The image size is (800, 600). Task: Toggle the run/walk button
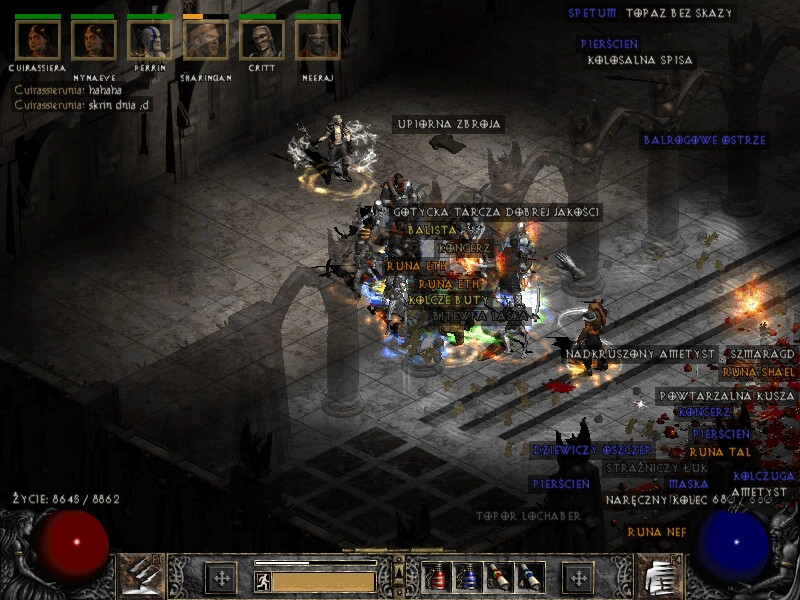pos(263,581)
